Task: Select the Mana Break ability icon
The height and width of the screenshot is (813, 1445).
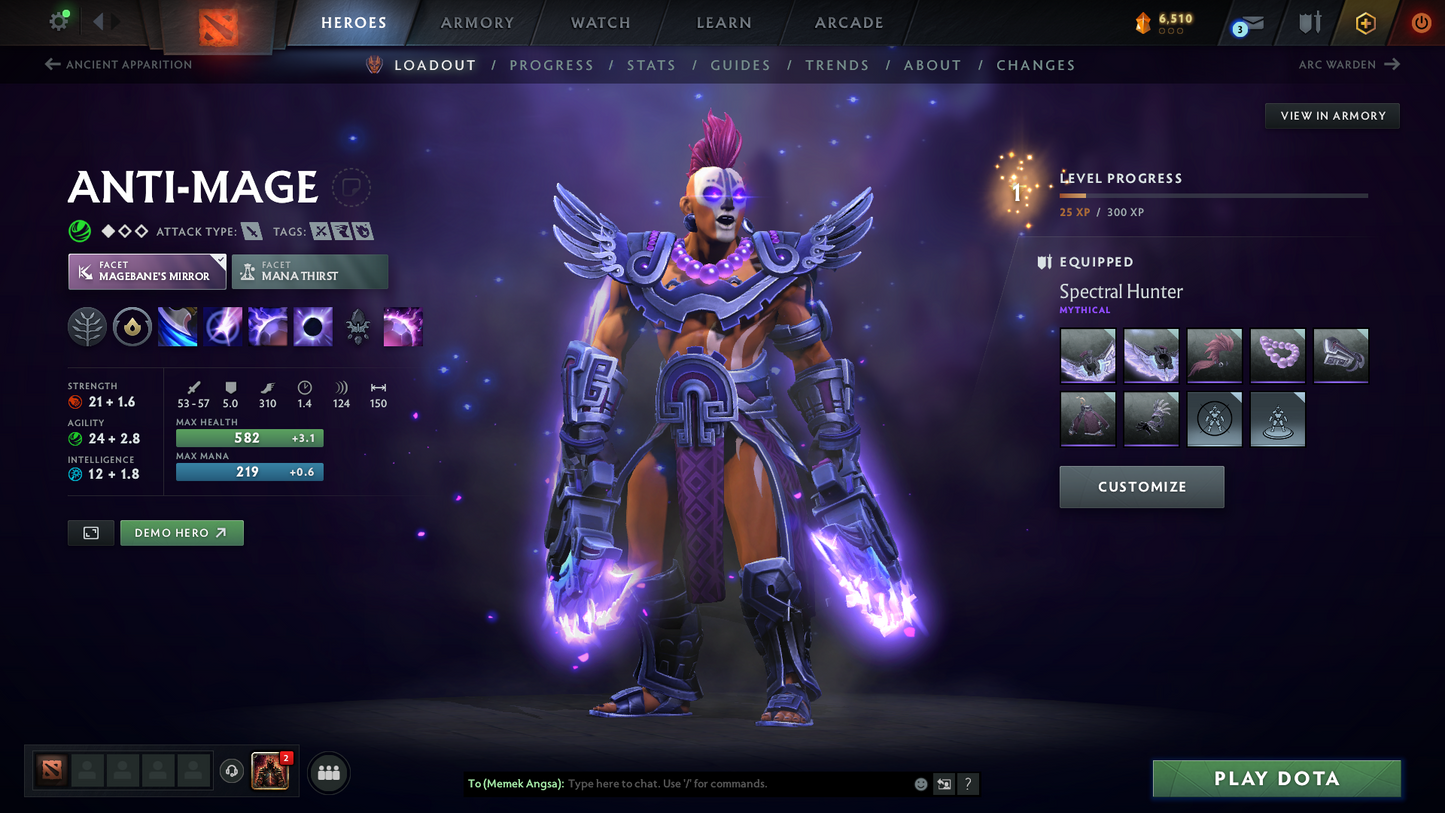Action: pos(177,326)
